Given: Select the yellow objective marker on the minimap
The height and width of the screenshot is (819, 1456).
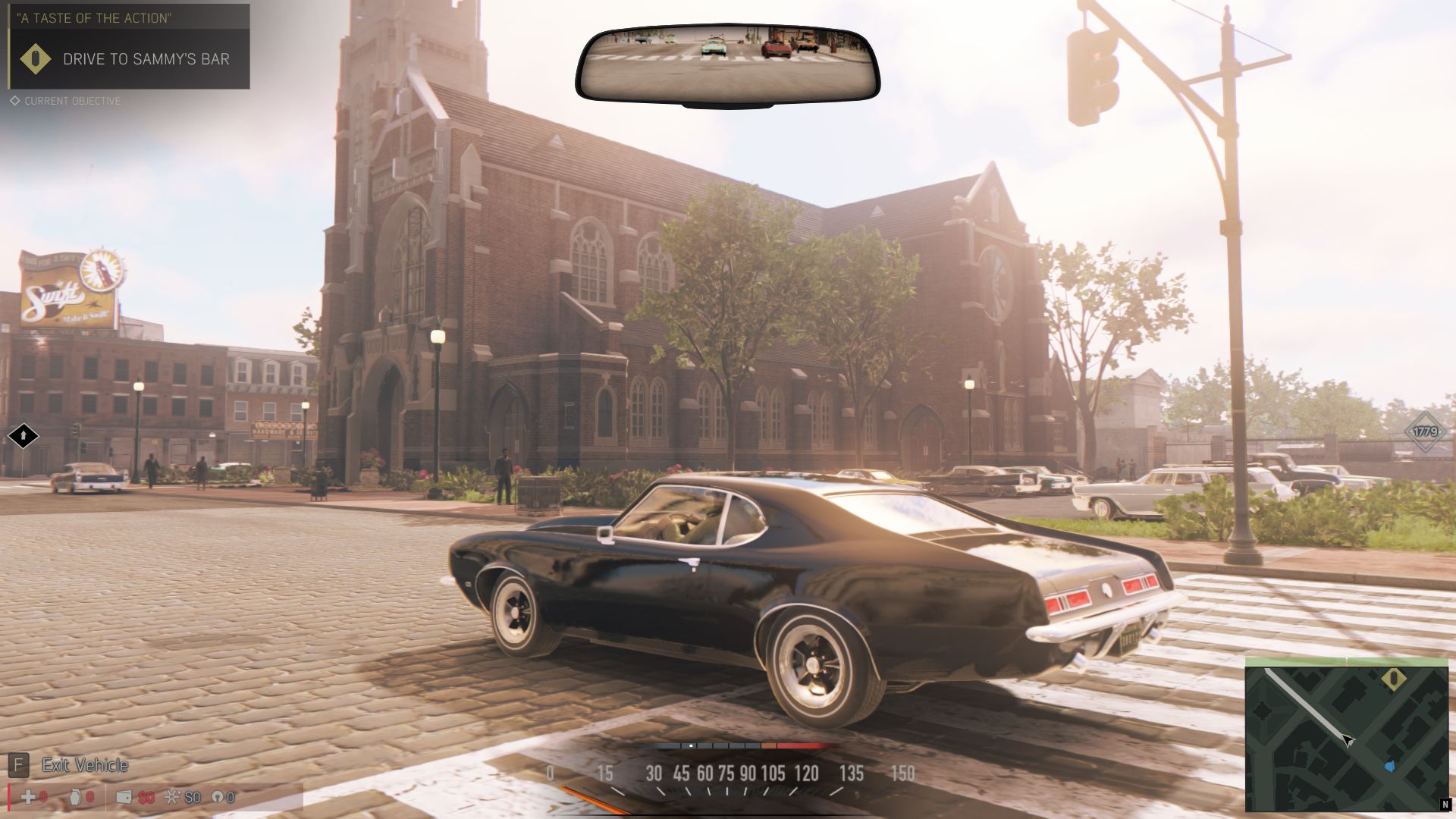Looking at the screenshot, I should [1393, 679].
